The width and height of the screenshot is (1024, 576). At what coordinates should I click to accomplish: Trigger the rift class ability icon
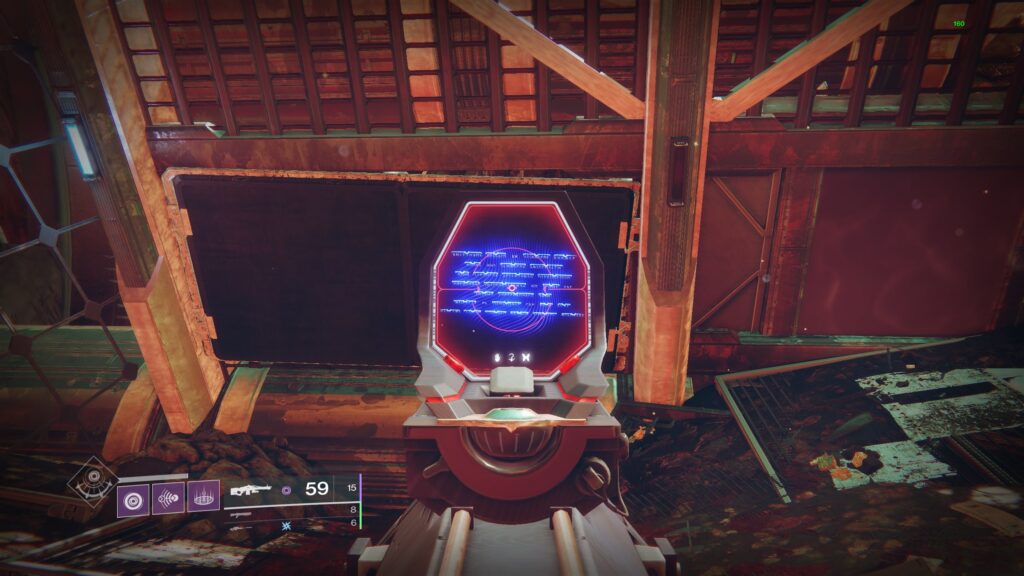(x=203, y=495)
